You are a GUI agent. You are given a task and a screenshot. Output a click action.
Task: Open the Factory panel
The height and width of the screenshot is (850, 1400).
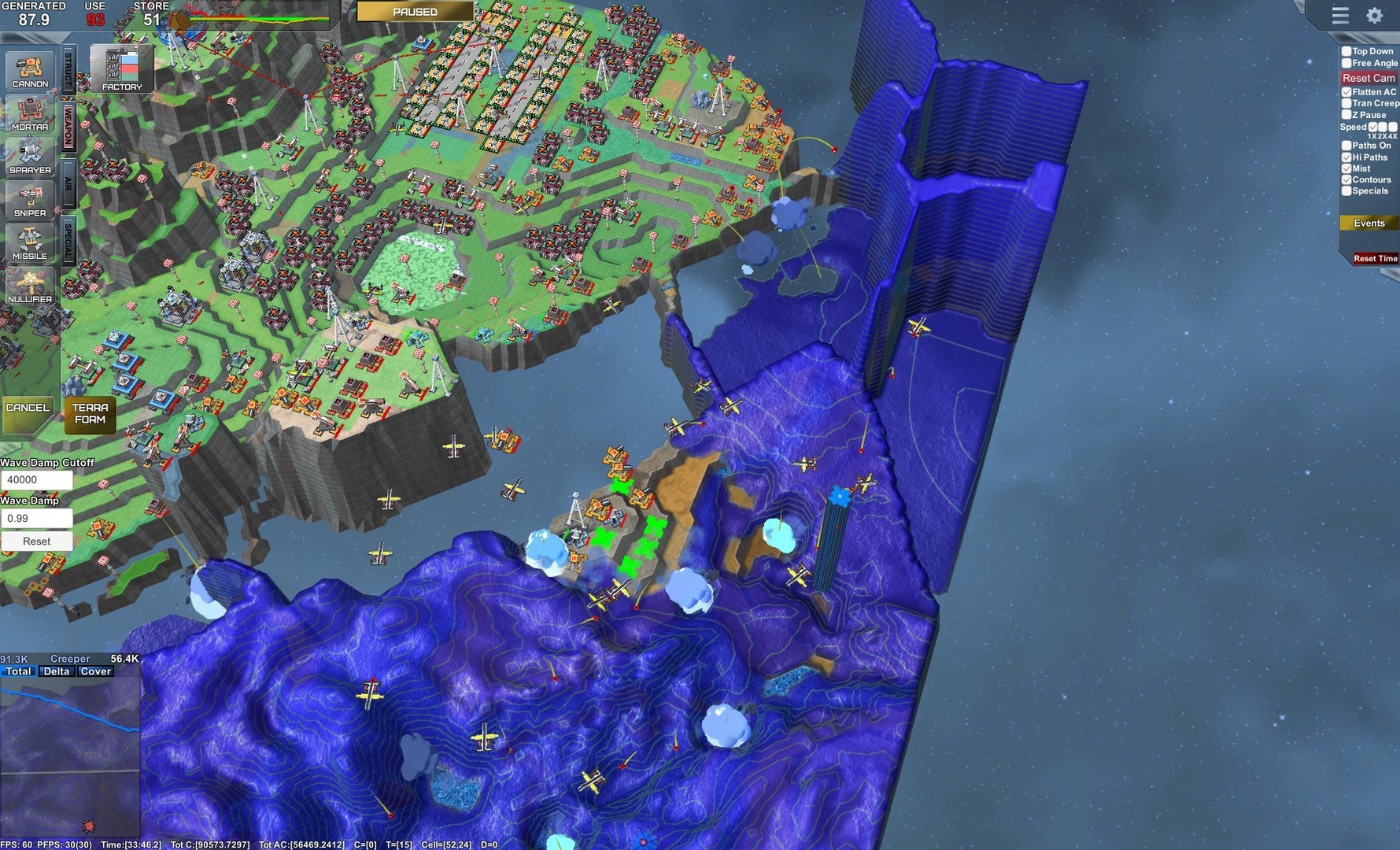[120, 69]
